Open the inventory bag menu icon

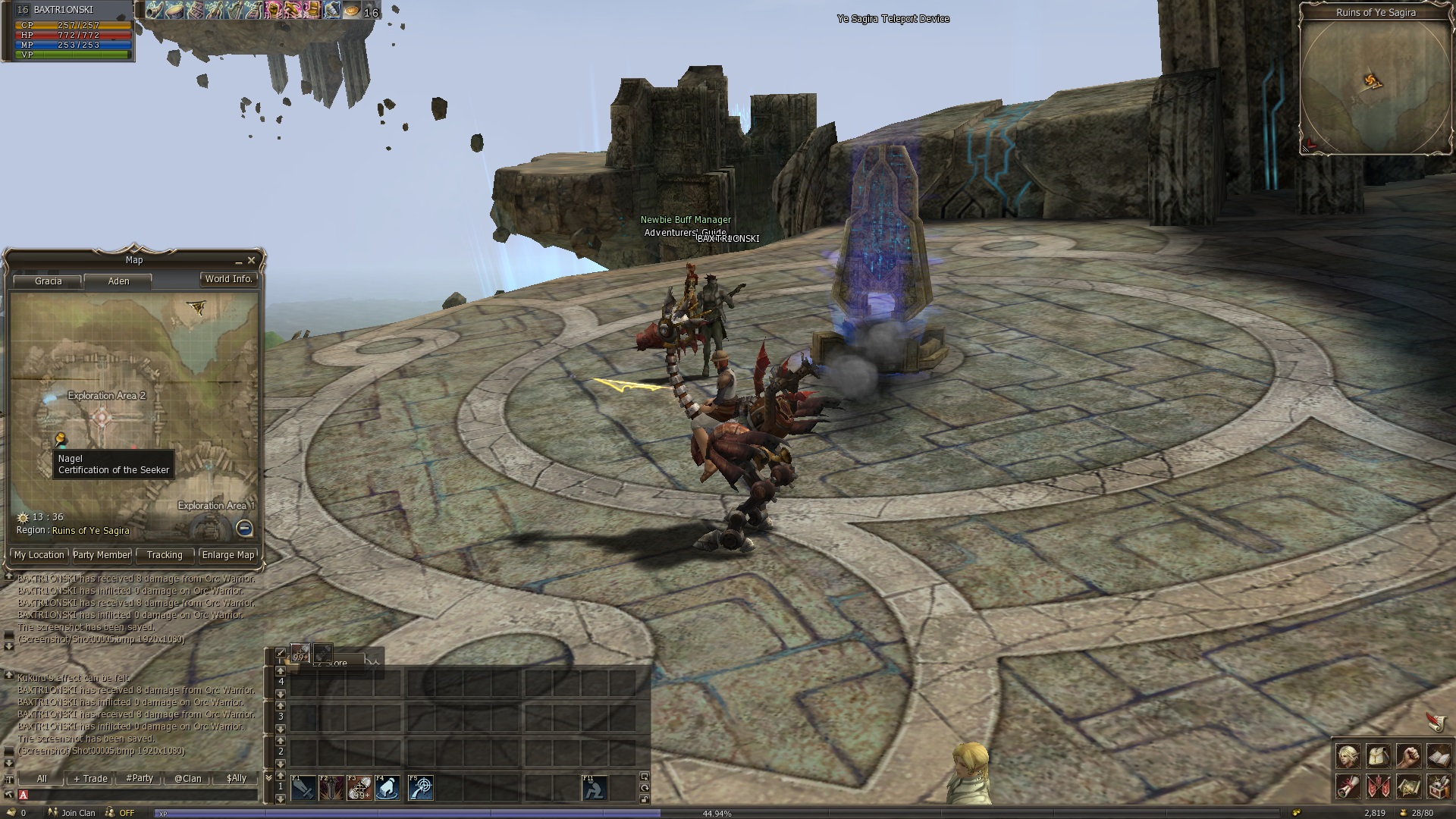coord(1379,756)
